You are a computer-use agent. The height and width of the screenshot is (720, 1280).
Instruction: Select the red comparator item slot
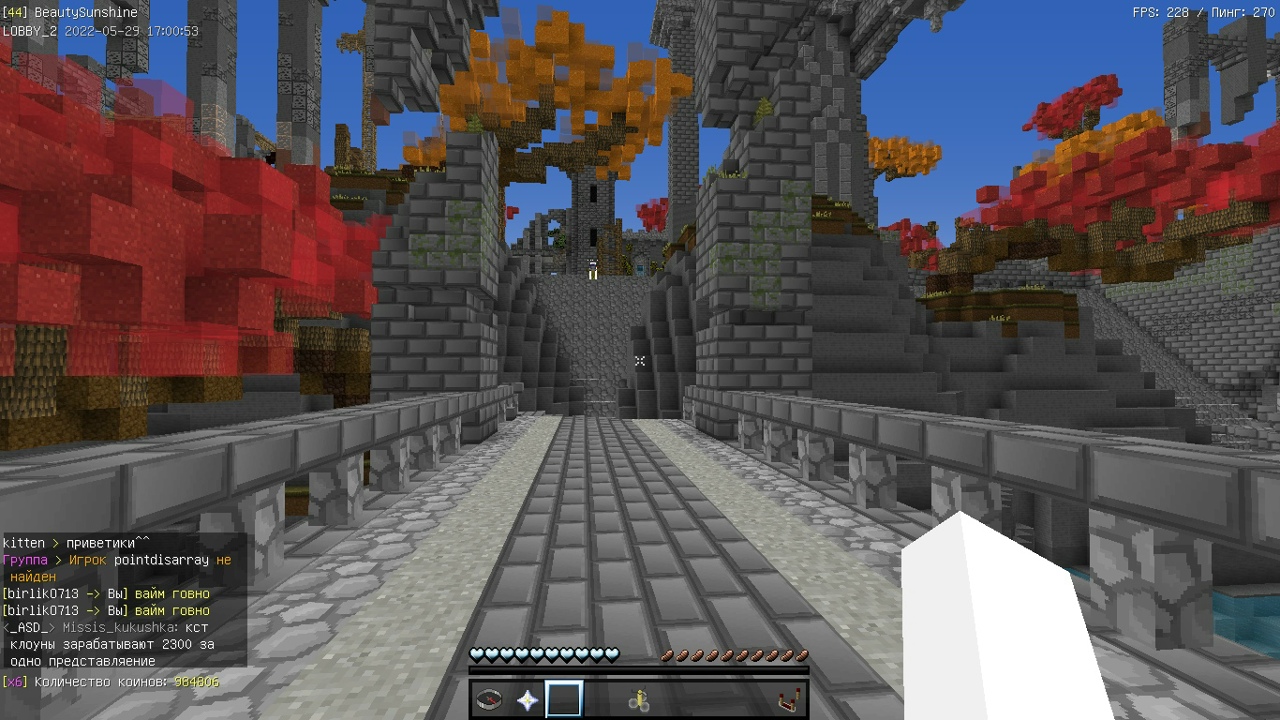coord(789,700)
